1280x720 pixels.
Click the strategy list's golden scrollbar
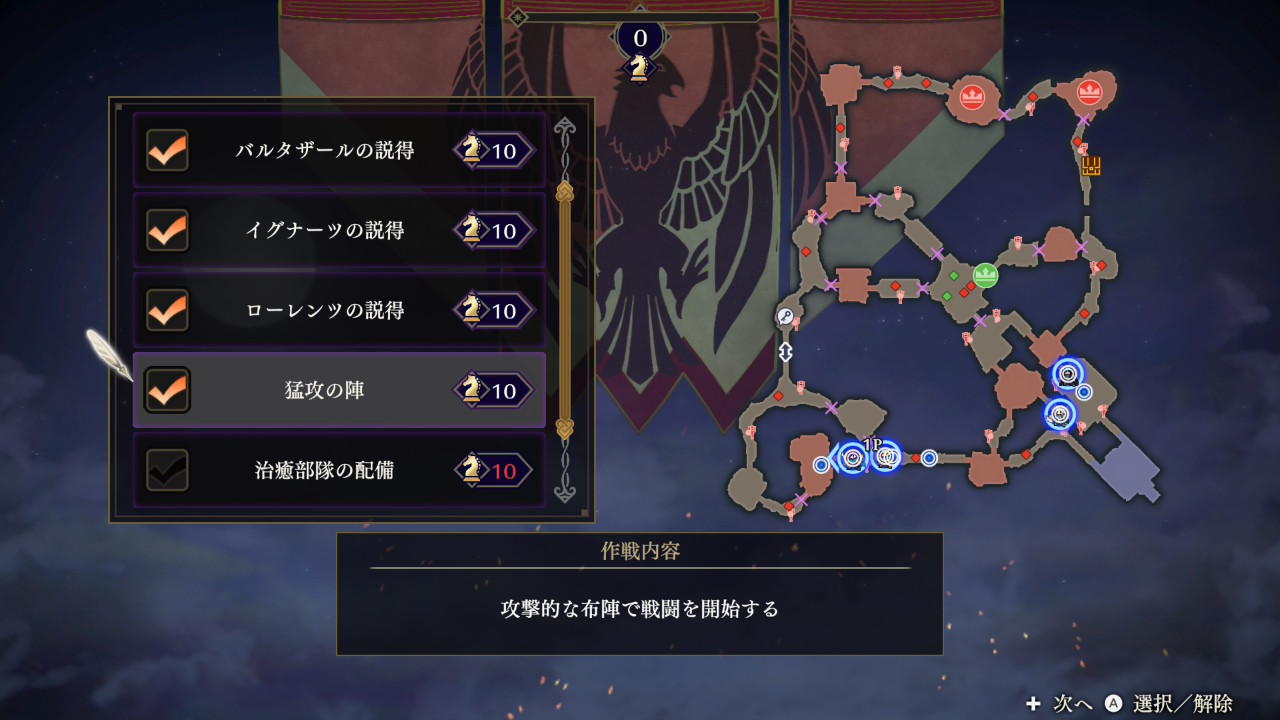pos(565,310)
